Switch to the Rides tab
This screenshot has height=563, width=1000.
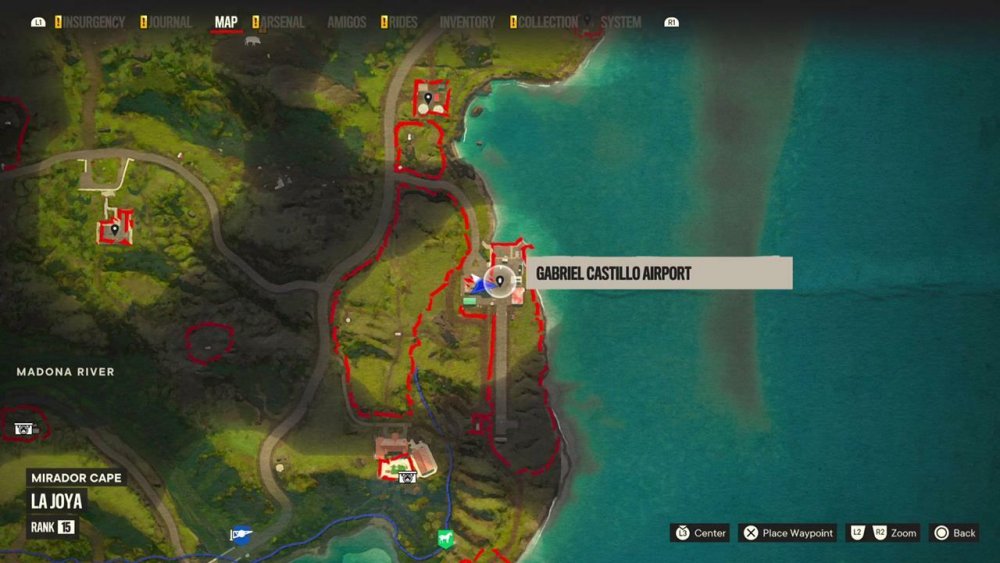point(402,22)
